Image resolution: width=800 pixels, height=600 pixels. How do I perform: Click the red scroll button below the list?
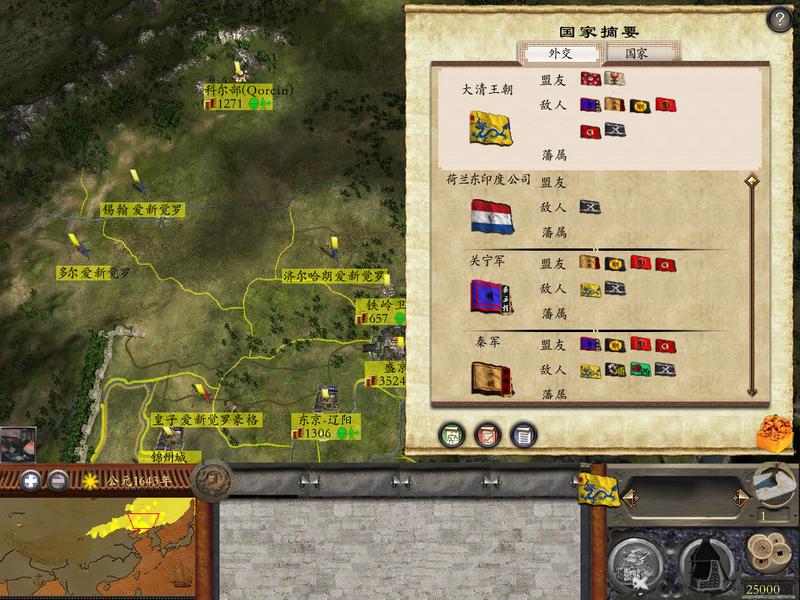[487, 434]
